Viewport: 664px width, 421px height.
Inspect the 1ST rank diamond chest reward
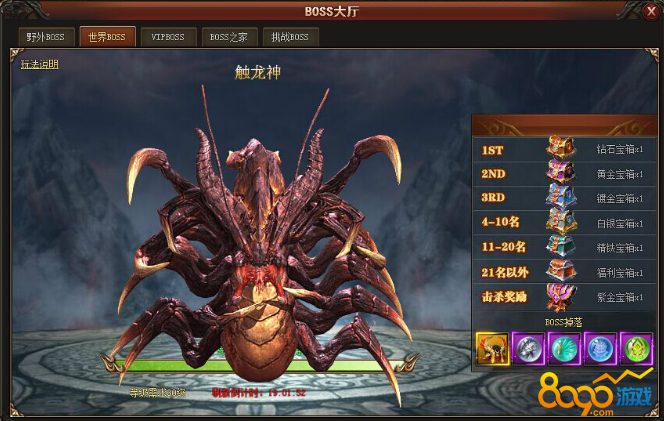pyautogui.click(x=561, y=150)
